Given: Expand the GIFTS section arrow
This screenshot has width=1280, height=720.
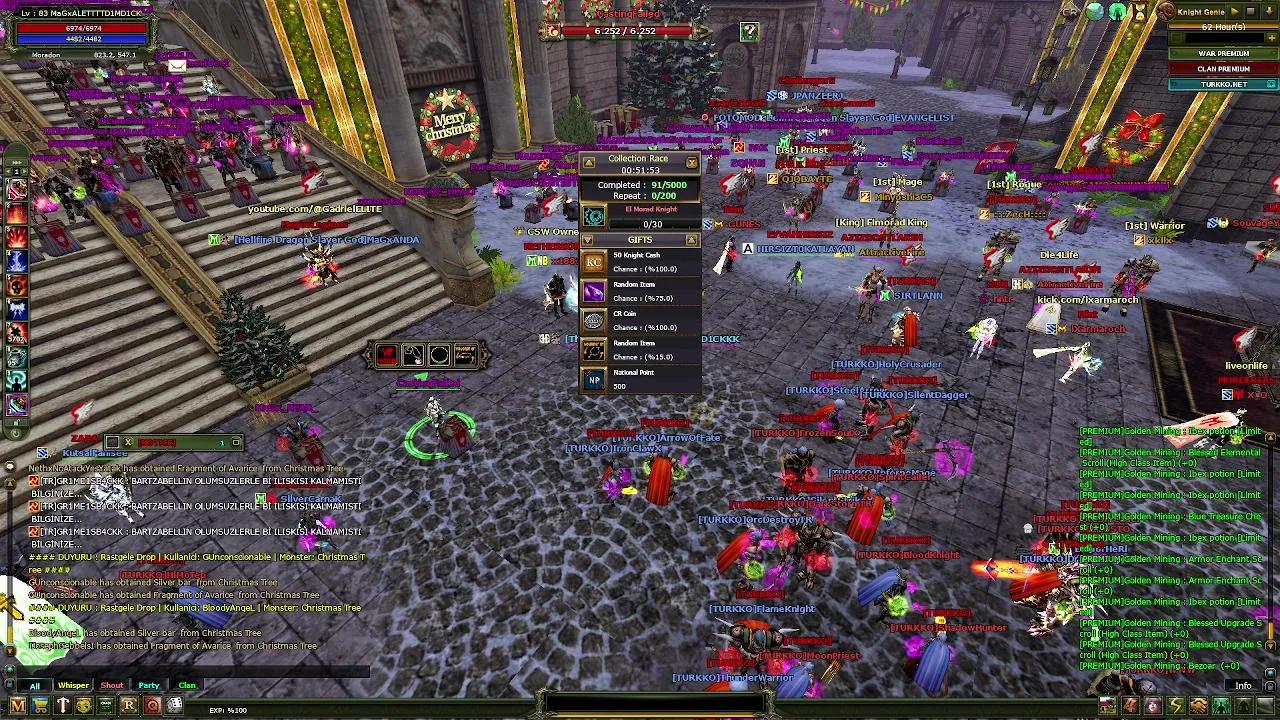Looking at the screenshot, I should tap(588, 240).
